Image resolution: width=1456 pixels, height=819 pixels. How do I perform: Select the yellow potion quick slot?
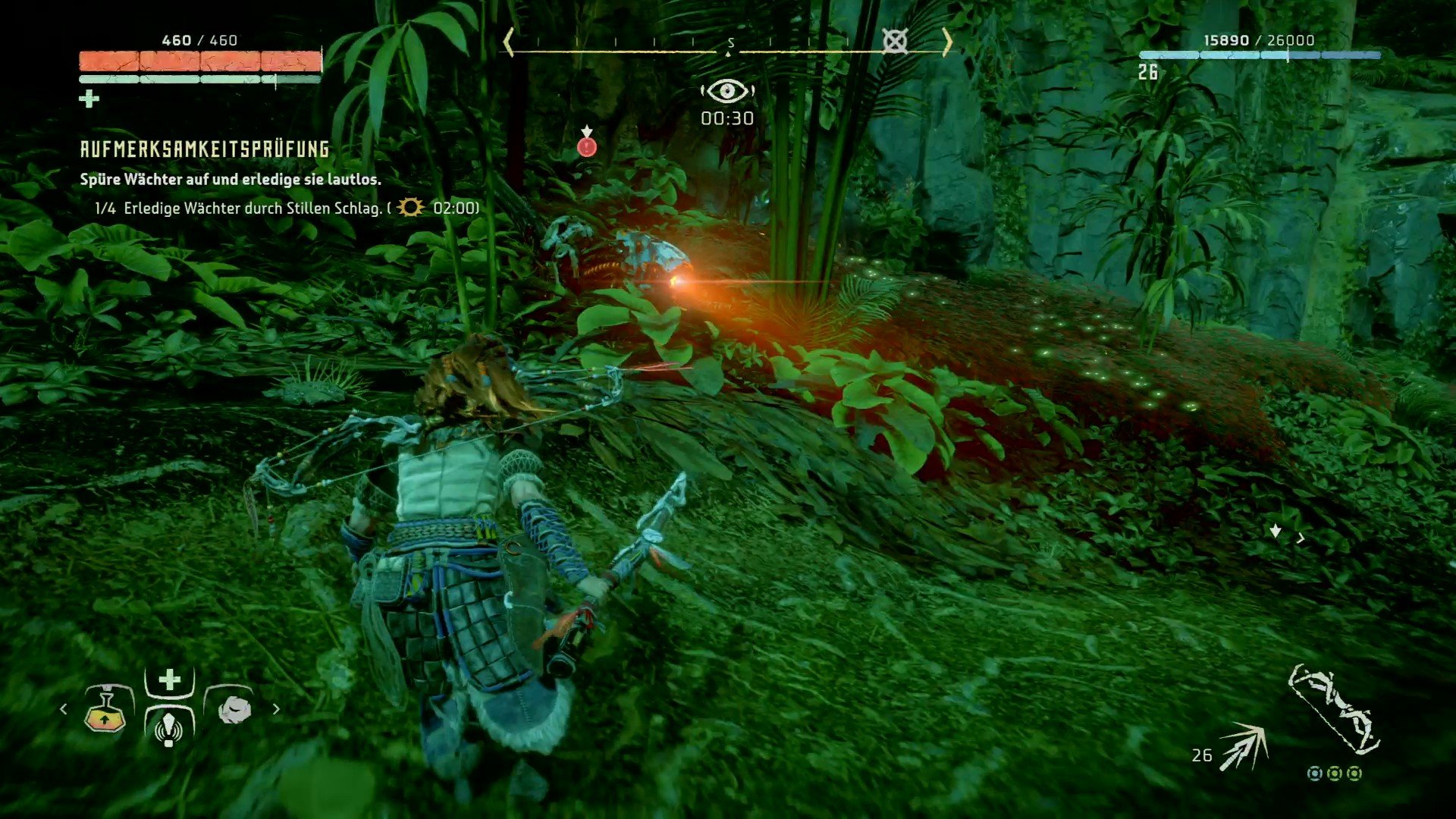tap(105, 711)
